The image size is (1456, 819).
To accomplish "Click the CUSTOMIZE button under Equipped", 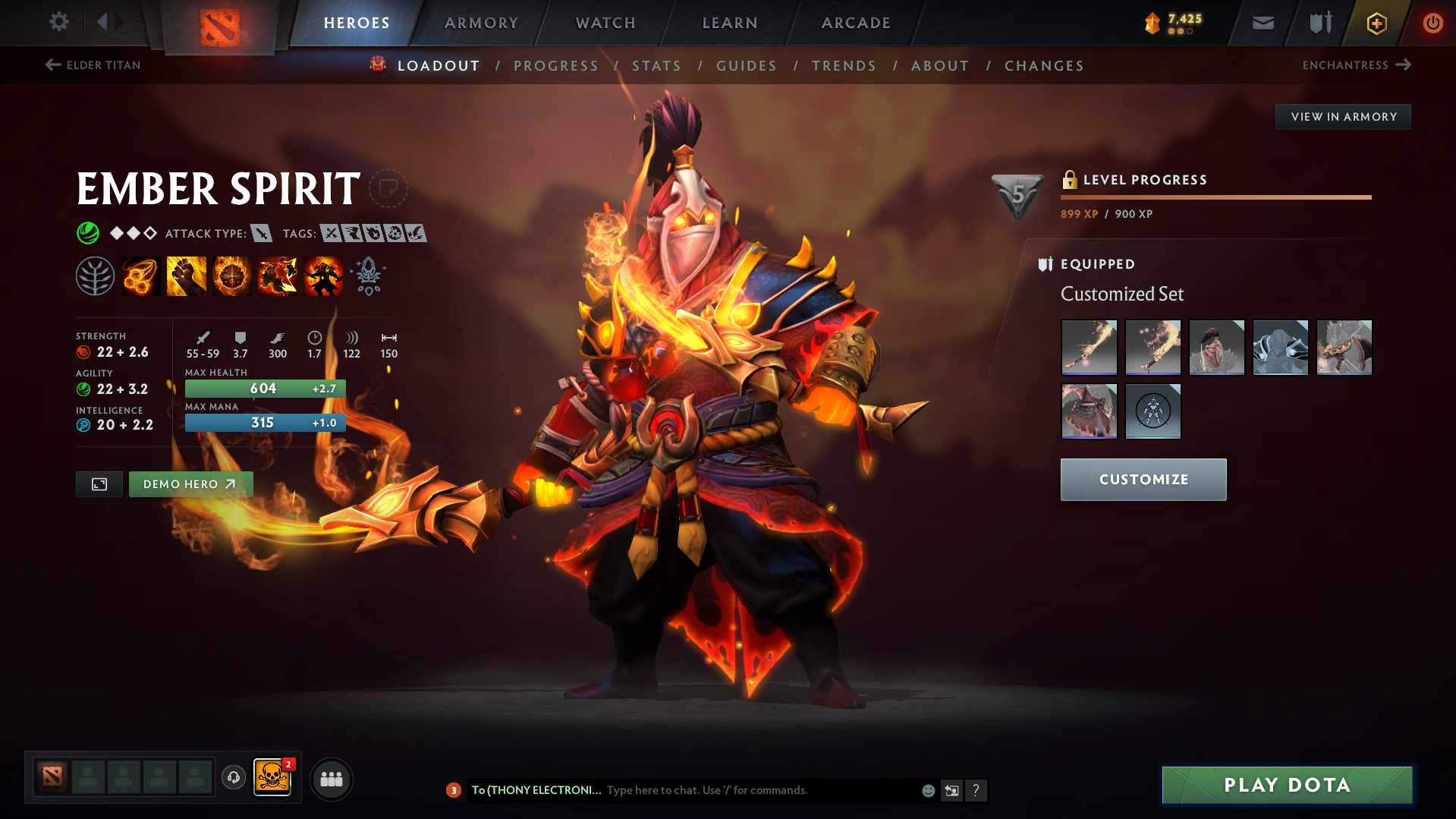I will point(1143,479).
